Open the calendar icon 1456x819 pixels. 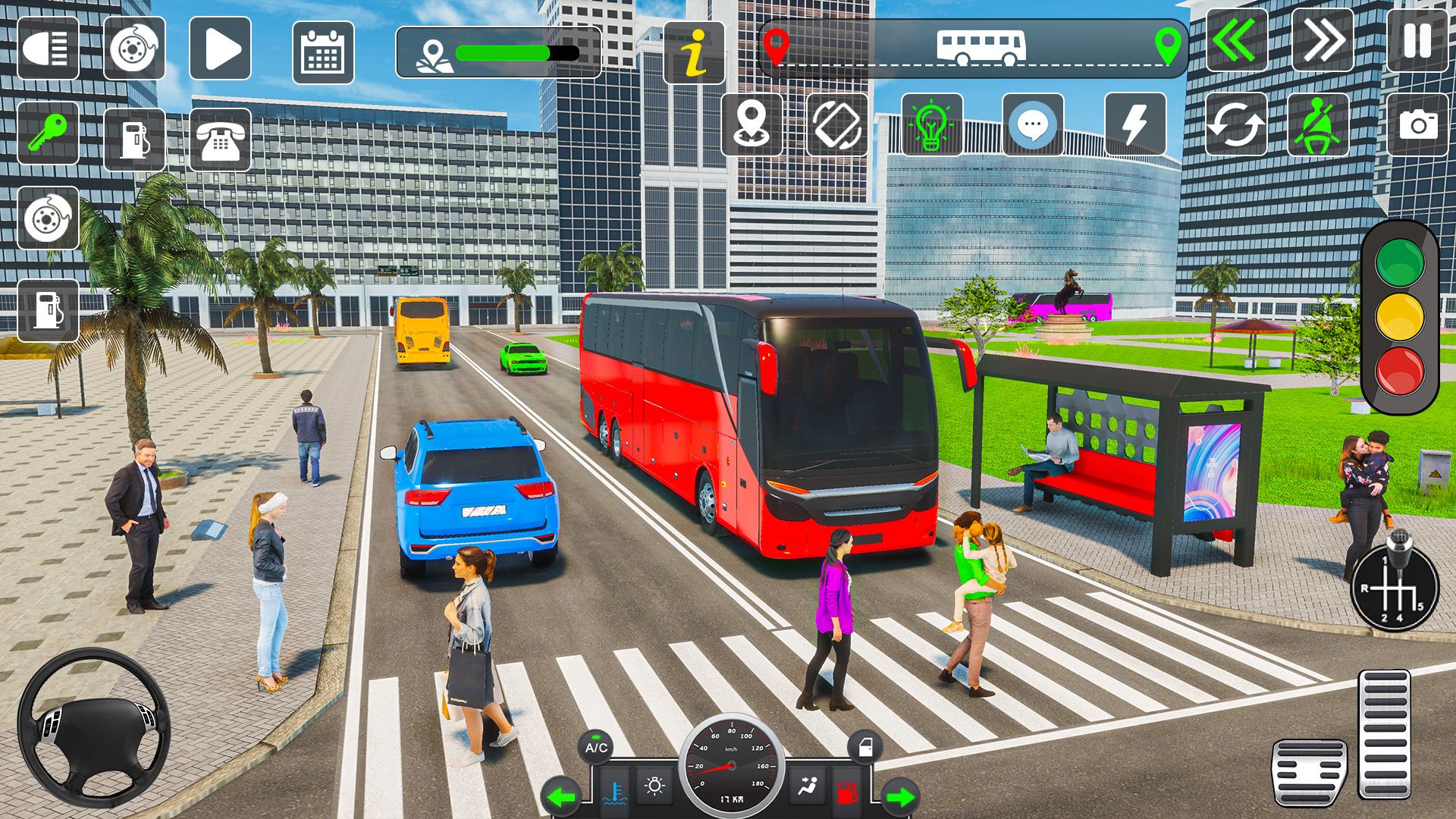pyautogui.click(x=323, y=52)
